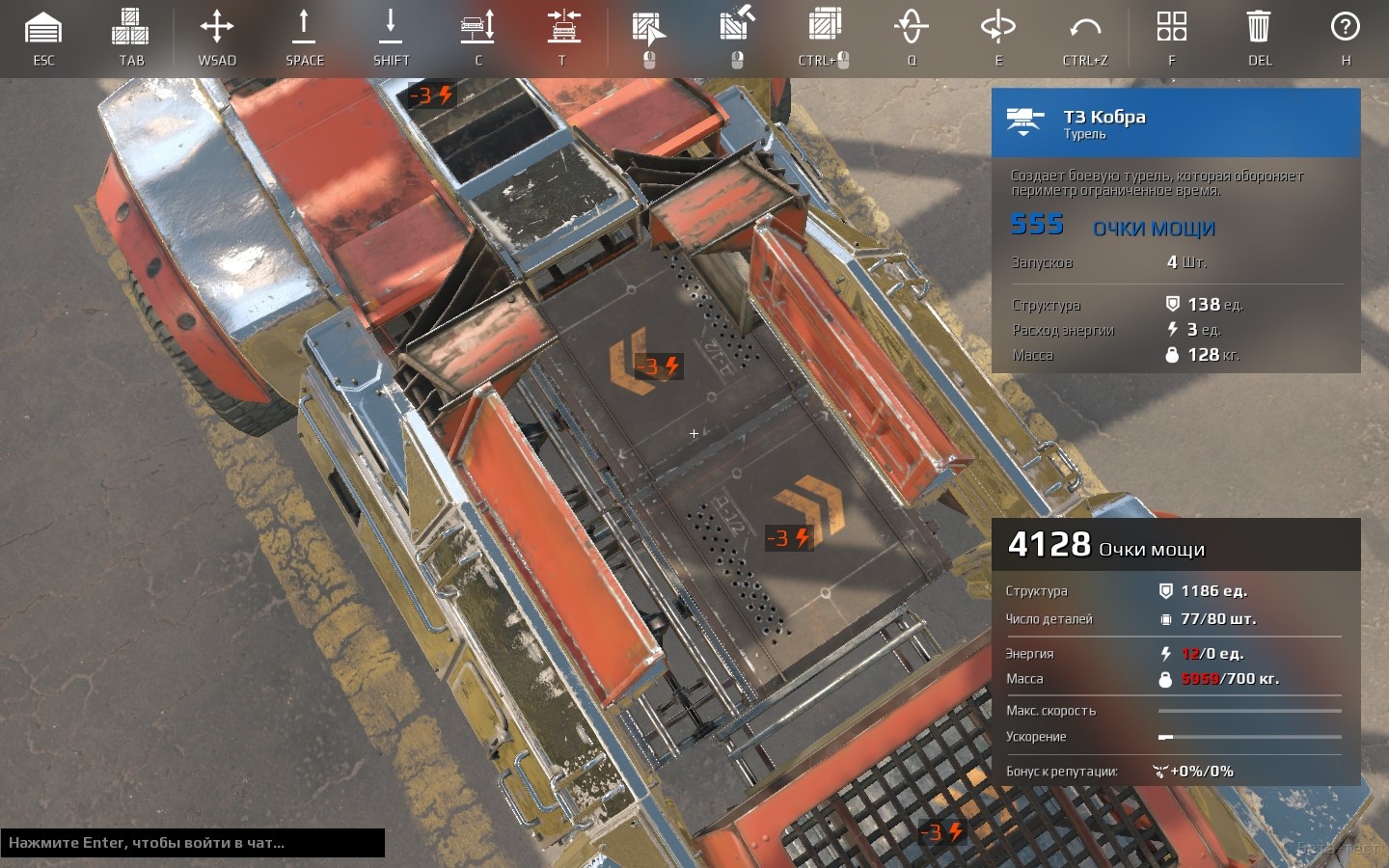The width and height of the screenshot is (1389, 868).
Task: Open help with the question mark icon
Action: click(1345, 27)
